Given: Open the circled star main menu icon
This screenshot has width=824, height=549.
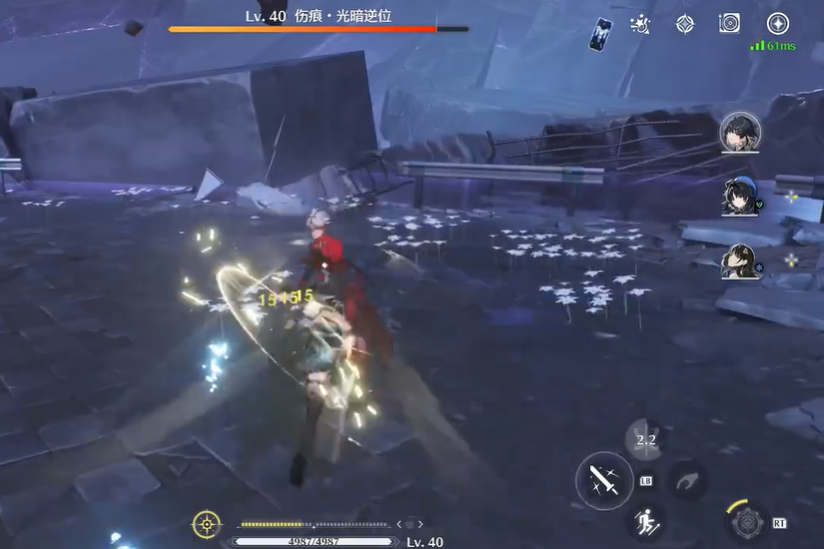Looking at the screenshot, I should pyautogui.click(x=777, y=24).
